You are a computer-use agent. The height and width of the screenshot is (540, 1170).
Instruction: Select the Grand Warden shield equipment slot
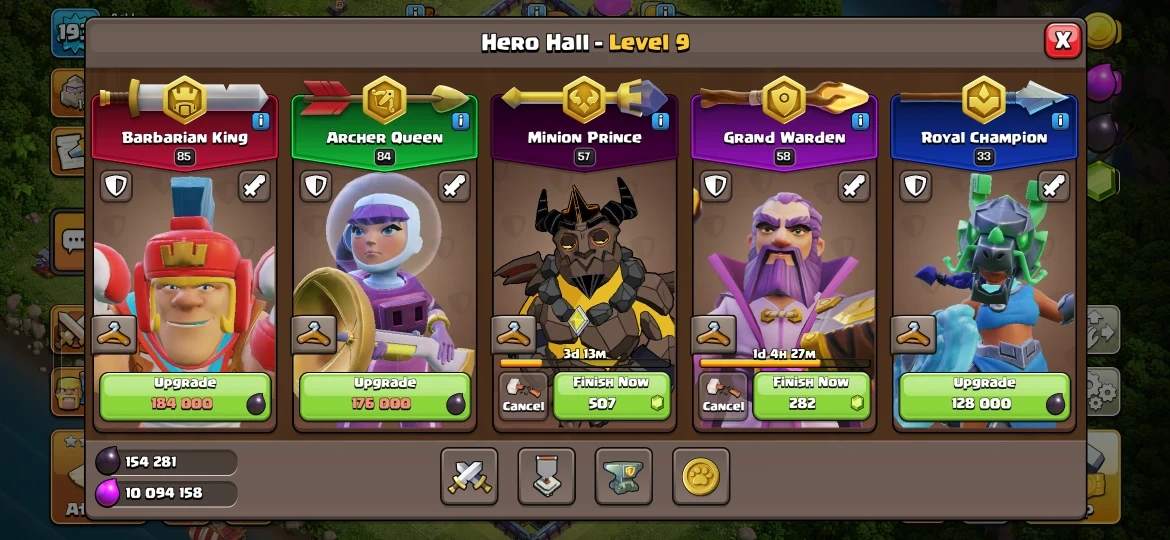pos(716,186)
